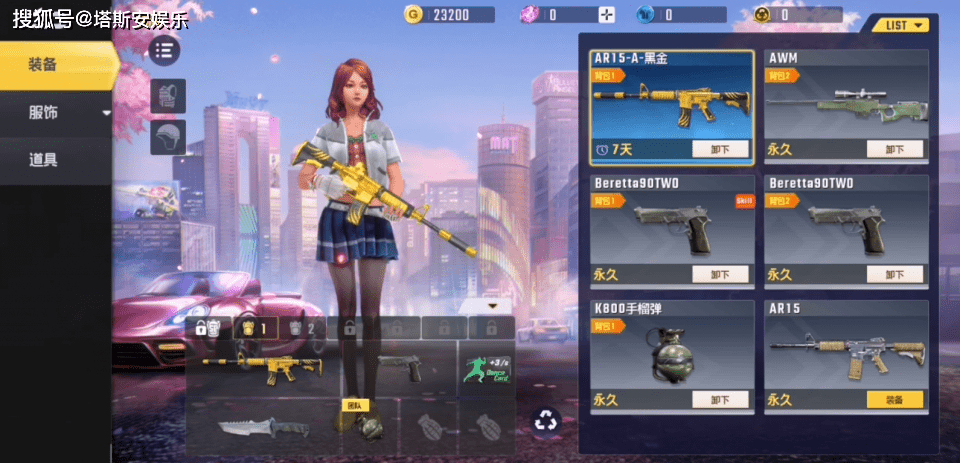Click the plus button to add diamonds
Image resolution: width=960 pixels, height=463 pixels.
[x=607, y=15]
